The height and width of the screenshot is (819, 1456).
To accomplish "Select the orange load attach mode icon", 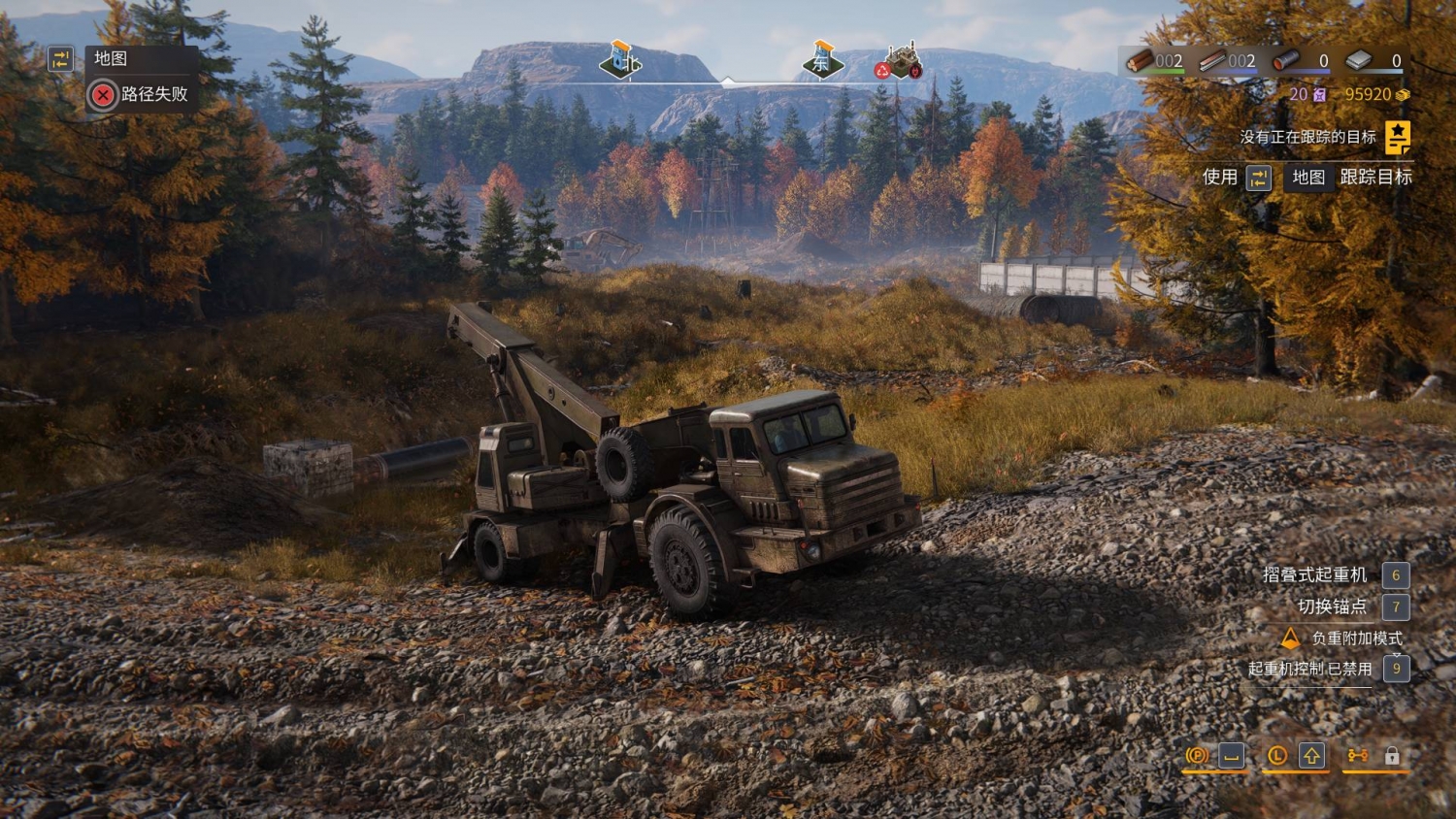I will (1290, 638).
